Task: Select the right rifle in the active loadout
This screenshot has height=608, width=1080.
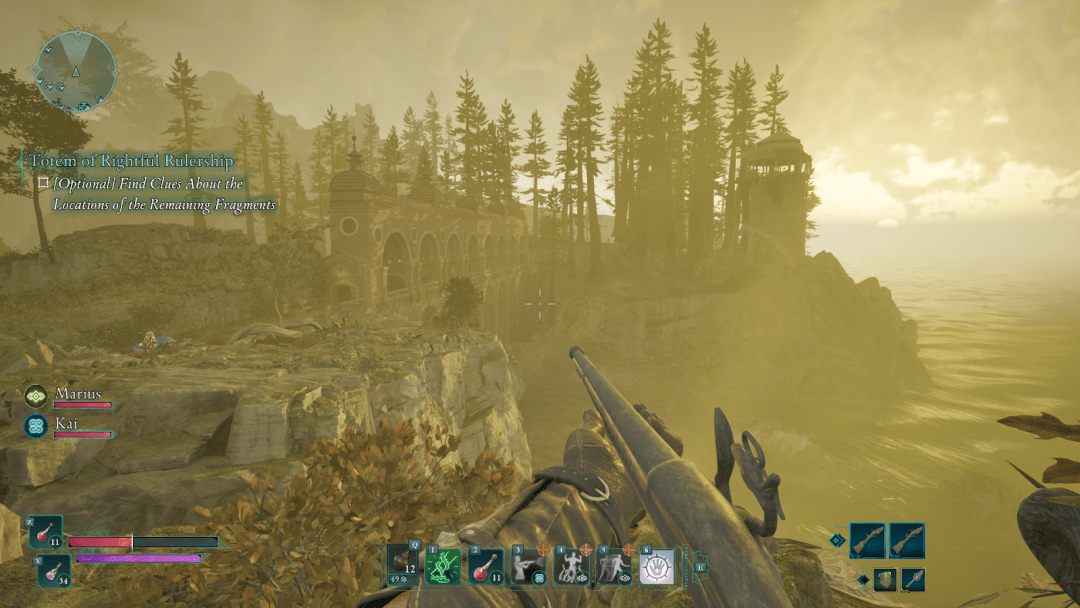Action: click(x=907, y=541)
